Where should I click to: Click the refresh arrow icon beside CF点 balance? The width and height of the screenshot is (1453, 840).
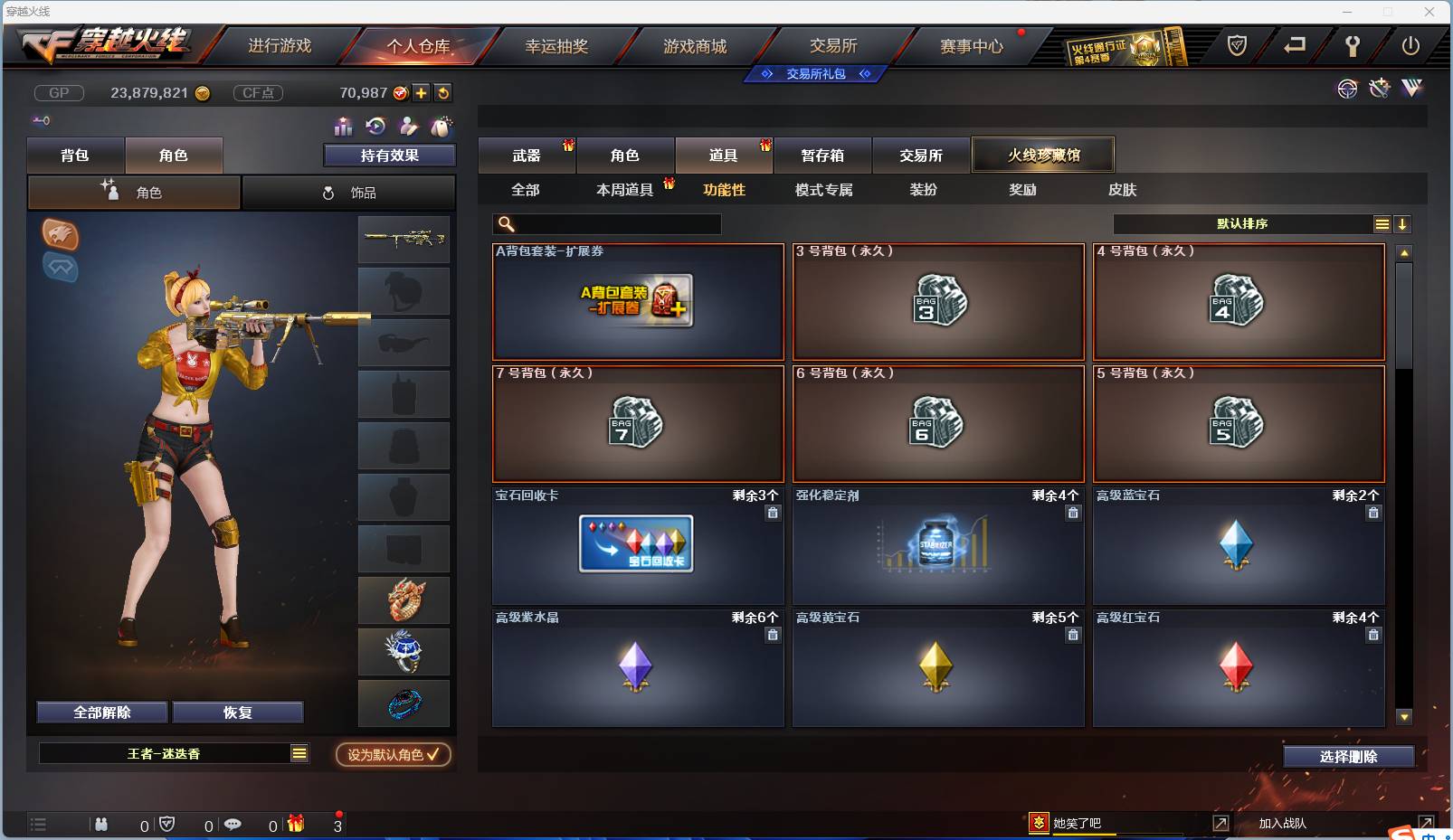click(x=442, y=92)
